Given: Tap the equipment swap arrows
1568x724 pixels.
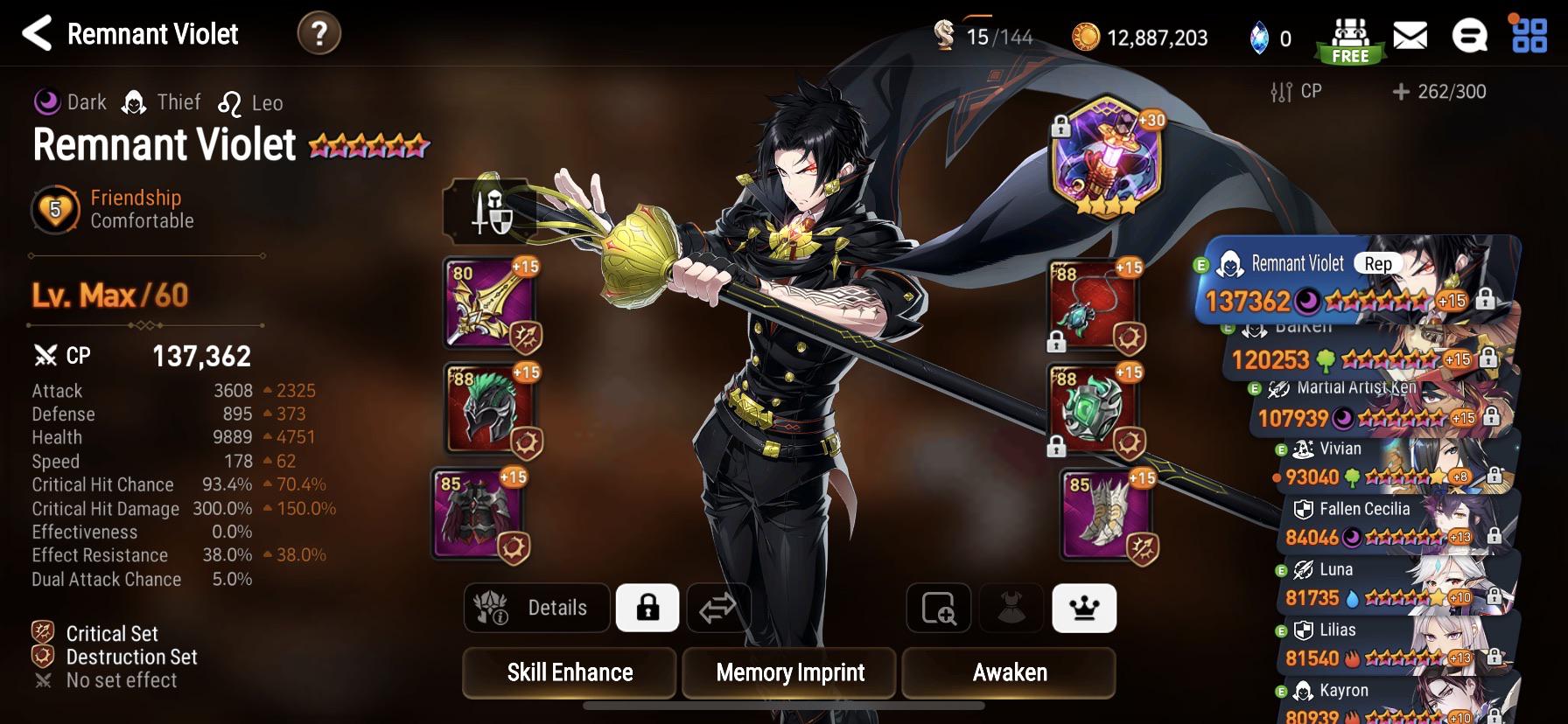Looking at the screenshot, I should point(719,608).
